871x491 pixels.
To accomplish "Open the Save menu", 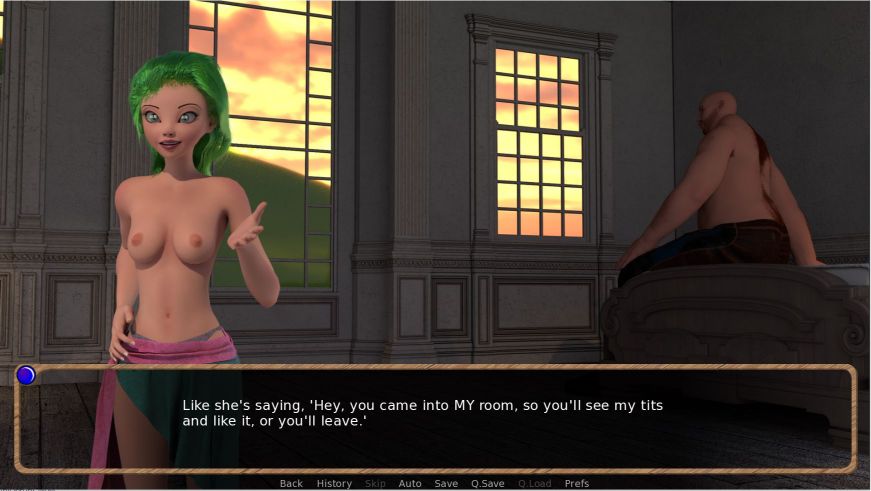I will pos(446,484).
